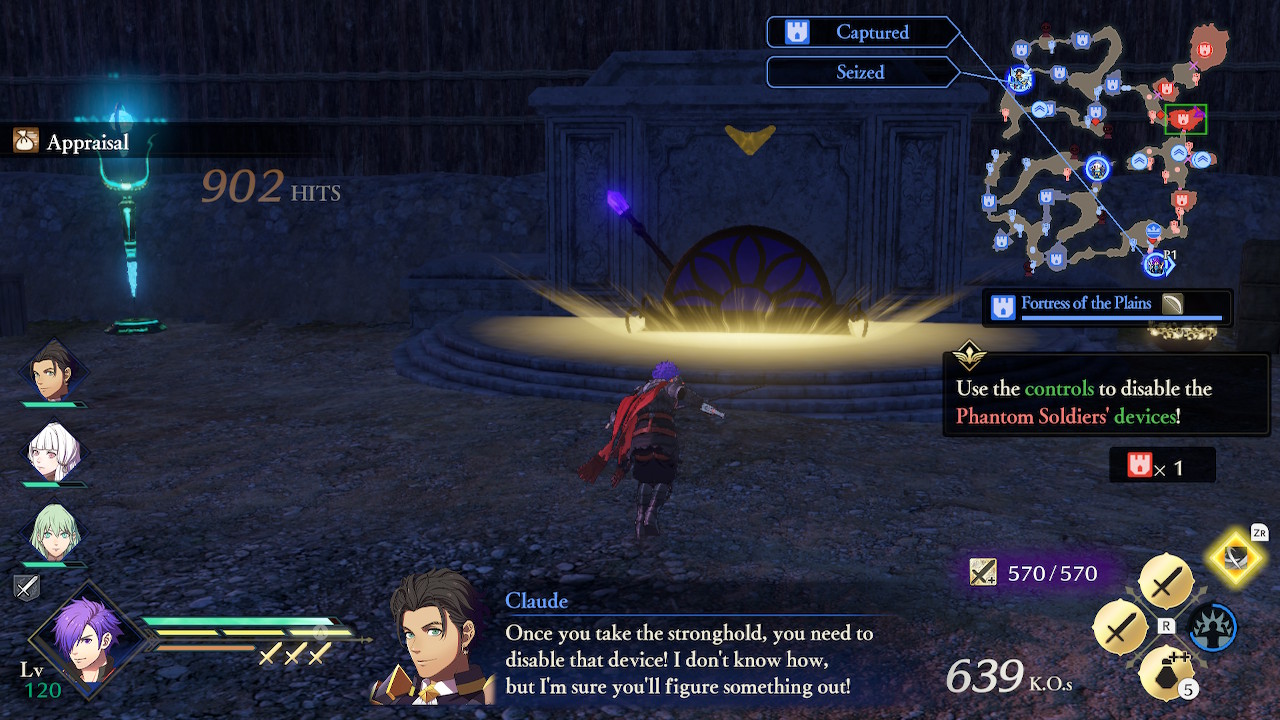Select the Seized banner
This screenshot has height=720, width=1280.
click(x=862, y=71)
